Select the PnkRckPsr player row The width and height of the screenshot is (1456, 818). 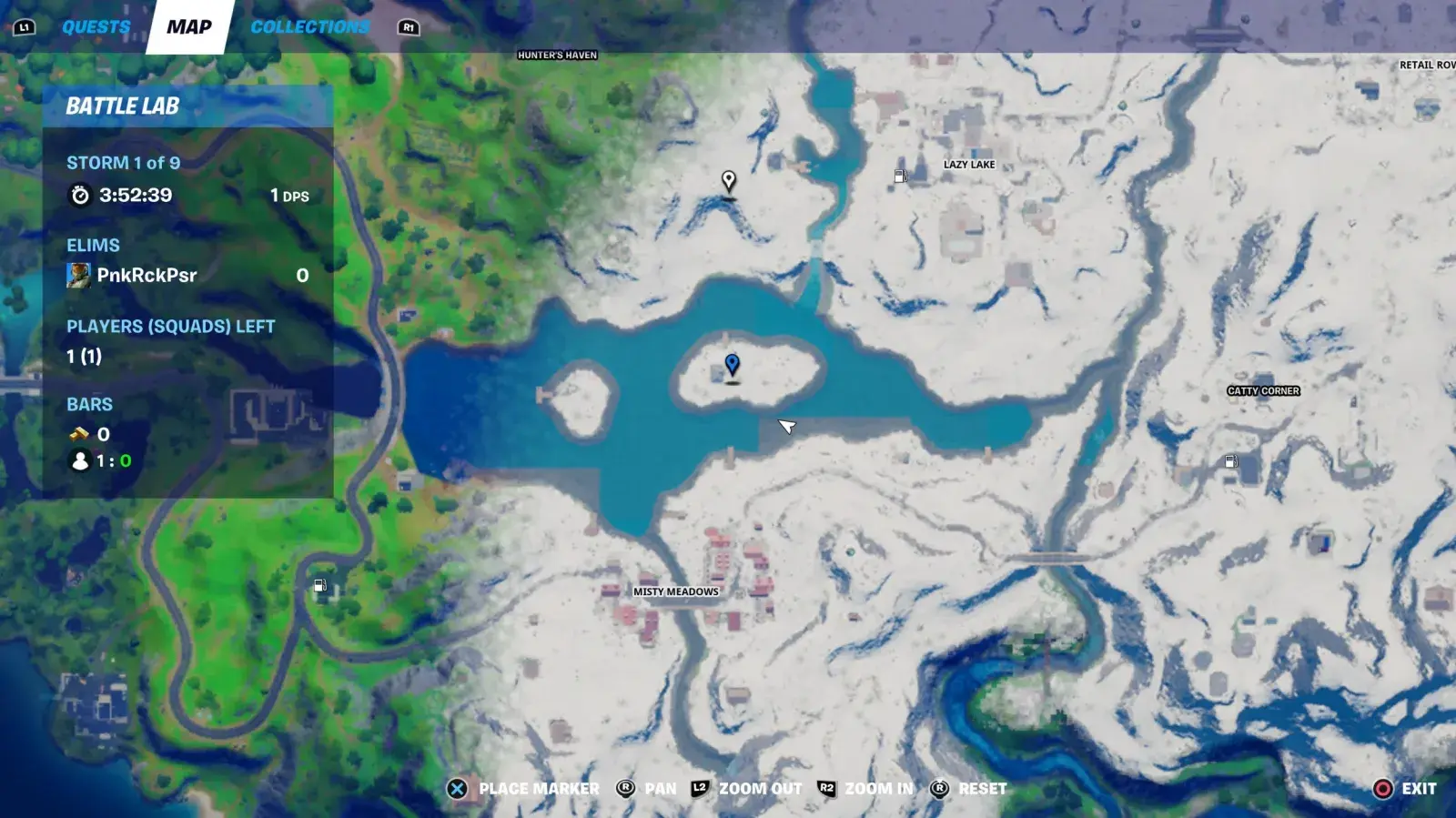point(187,275)
